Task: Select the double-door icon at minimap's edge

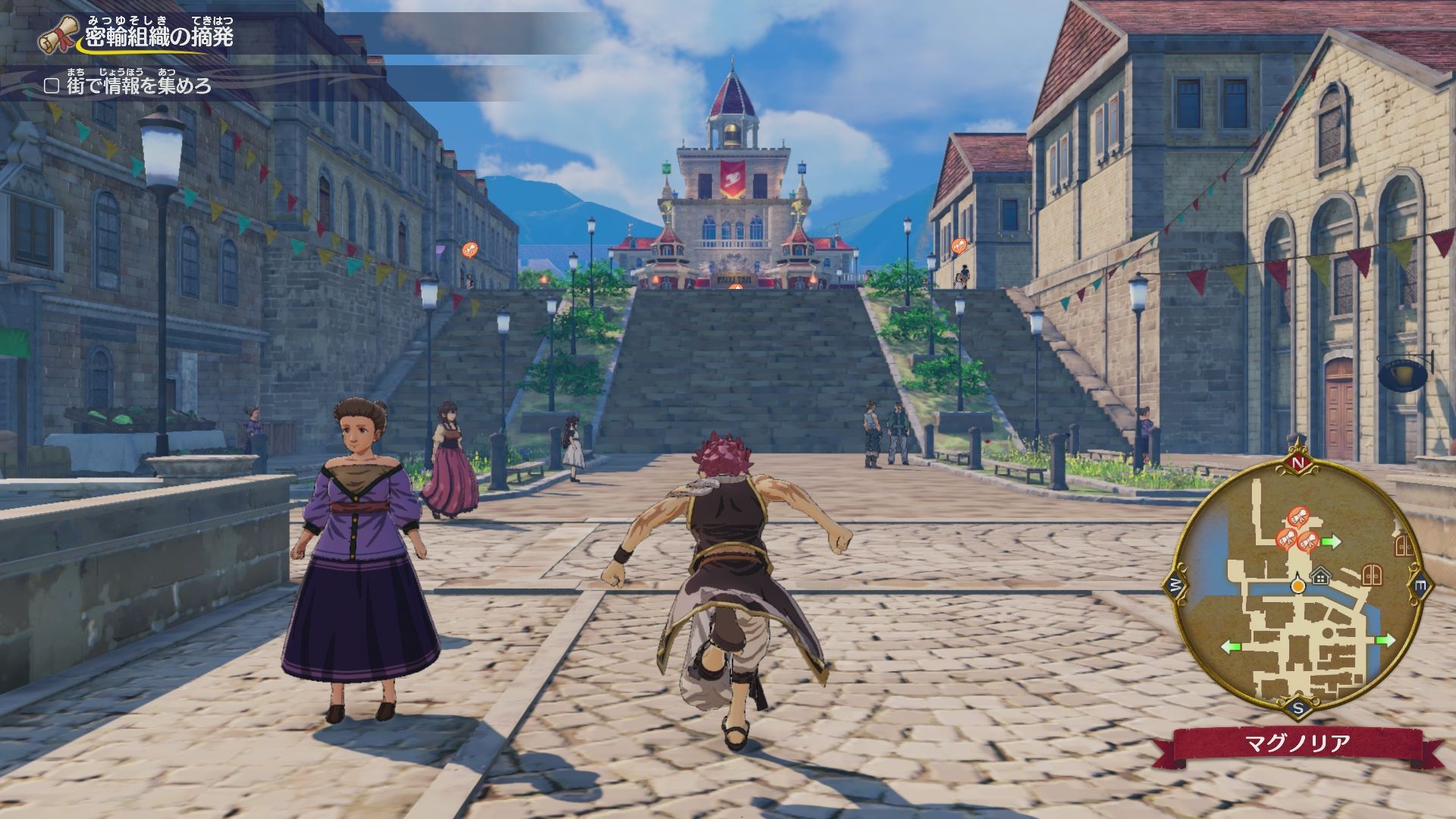Action: (x=1405, y=544)
